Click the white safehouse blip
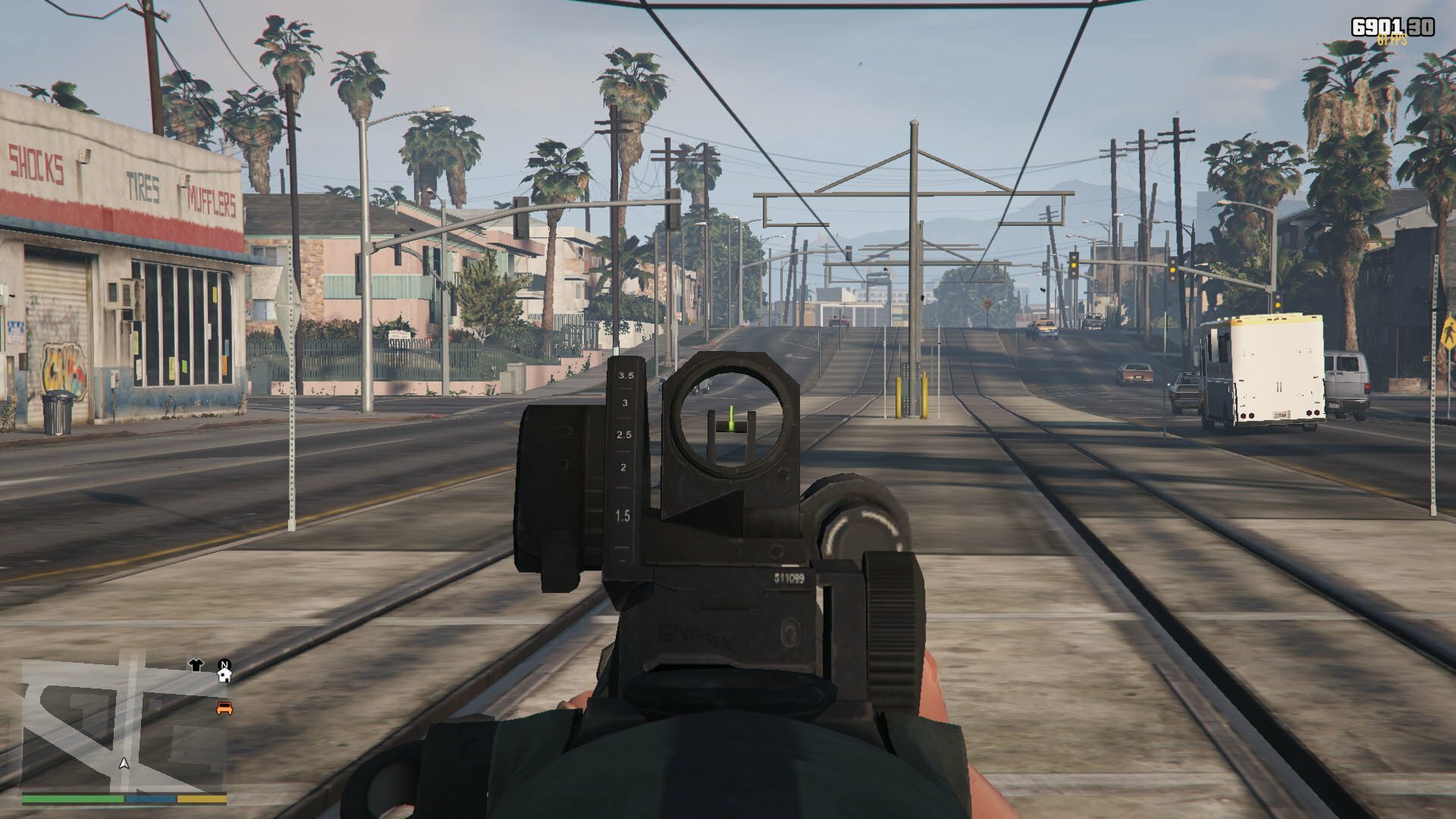Image resolution: width=1456 pixels, height=819 pixels. click(x=224, y=673)
